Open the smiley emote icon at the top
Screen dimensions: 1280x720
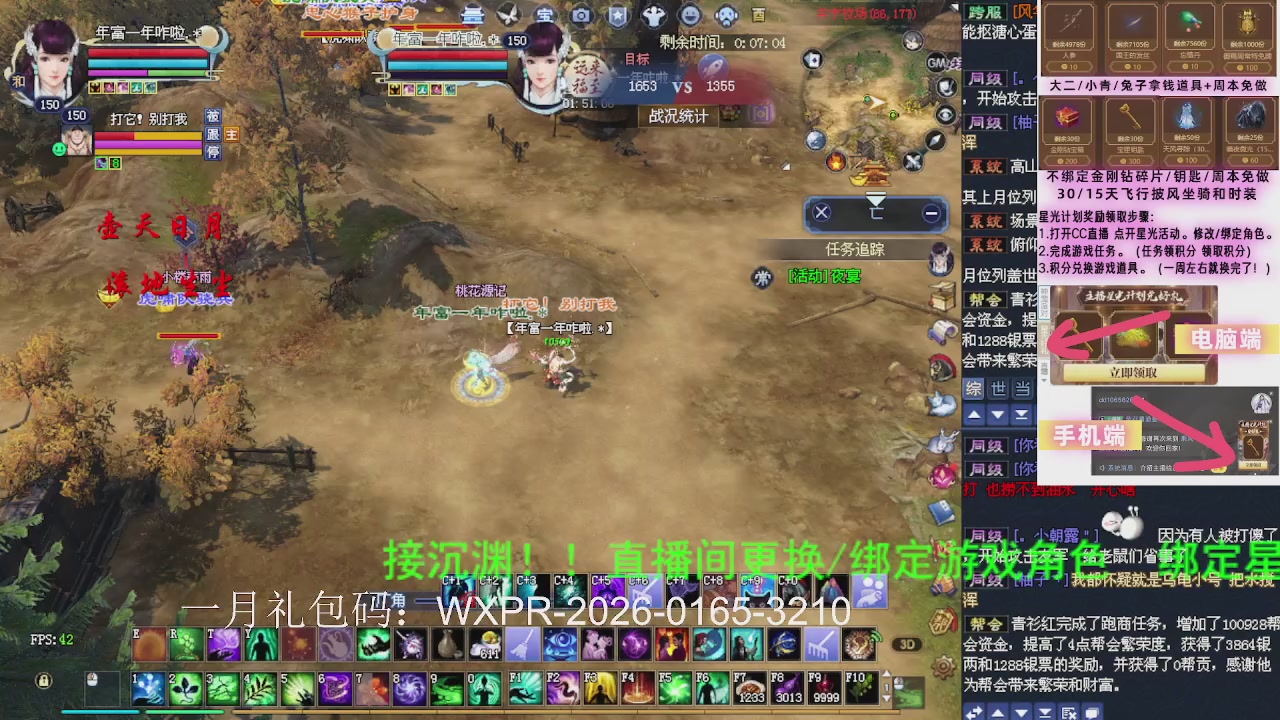click(x=690, y=13)
